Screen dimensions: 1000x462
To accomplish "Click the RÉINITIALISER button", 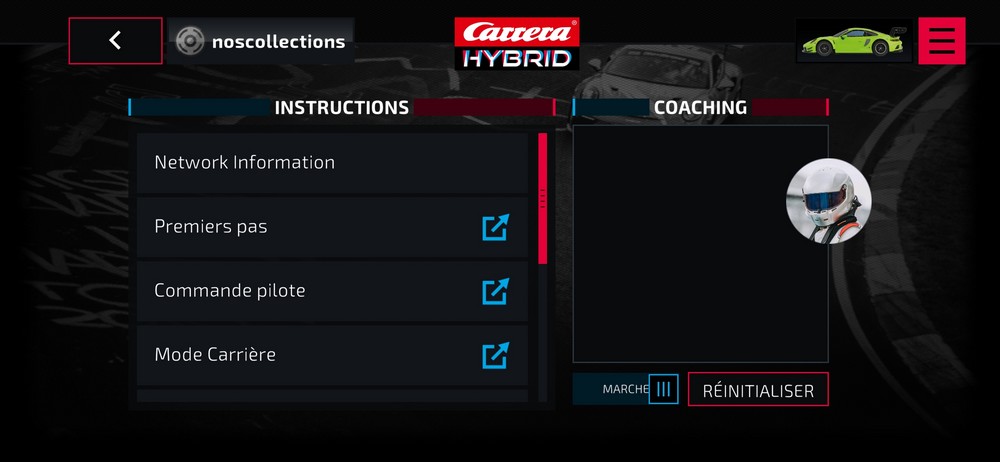I will point(758,390).
